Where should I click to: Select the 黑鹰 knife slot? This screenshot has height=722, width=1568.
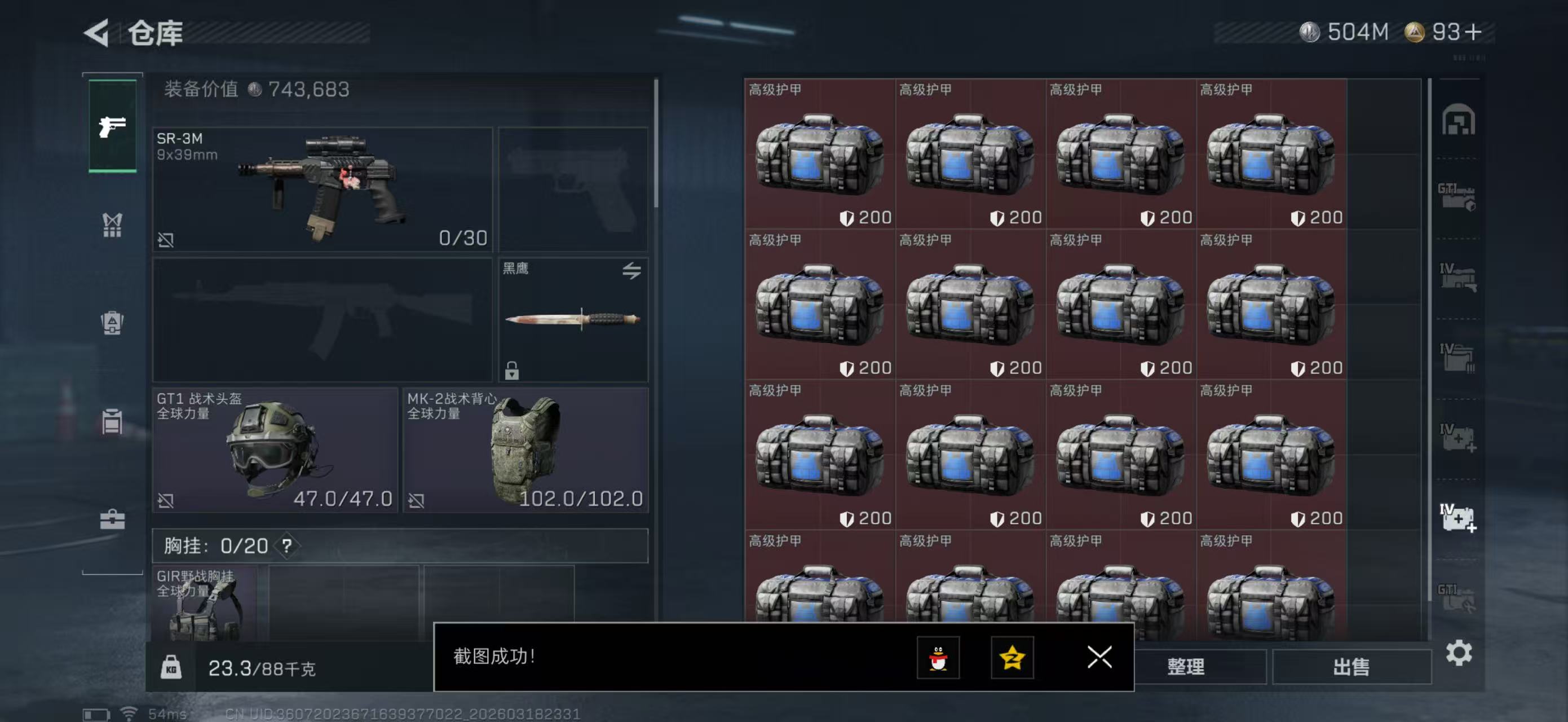(572, 320)
